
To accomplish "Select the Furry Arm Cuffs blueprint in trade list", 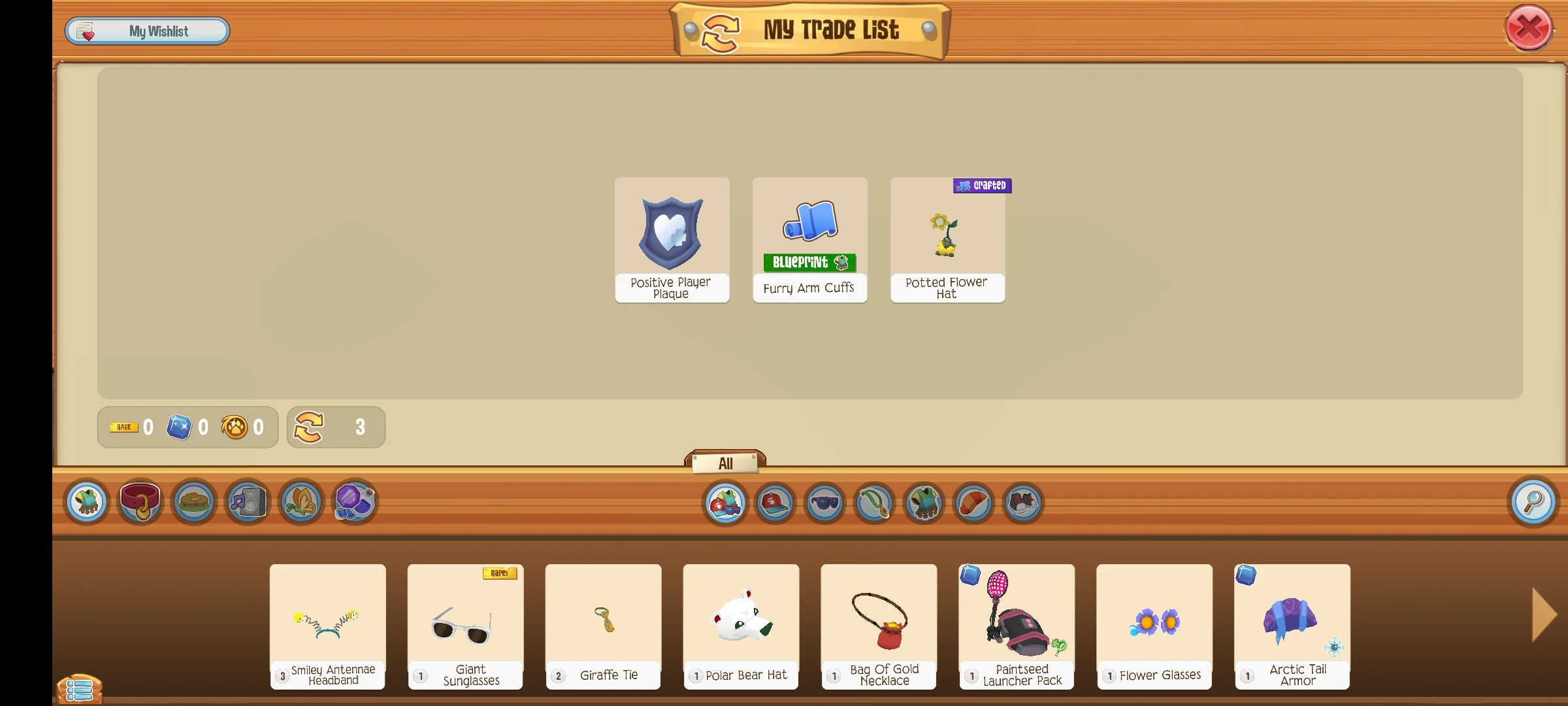I will click(809, 240).
